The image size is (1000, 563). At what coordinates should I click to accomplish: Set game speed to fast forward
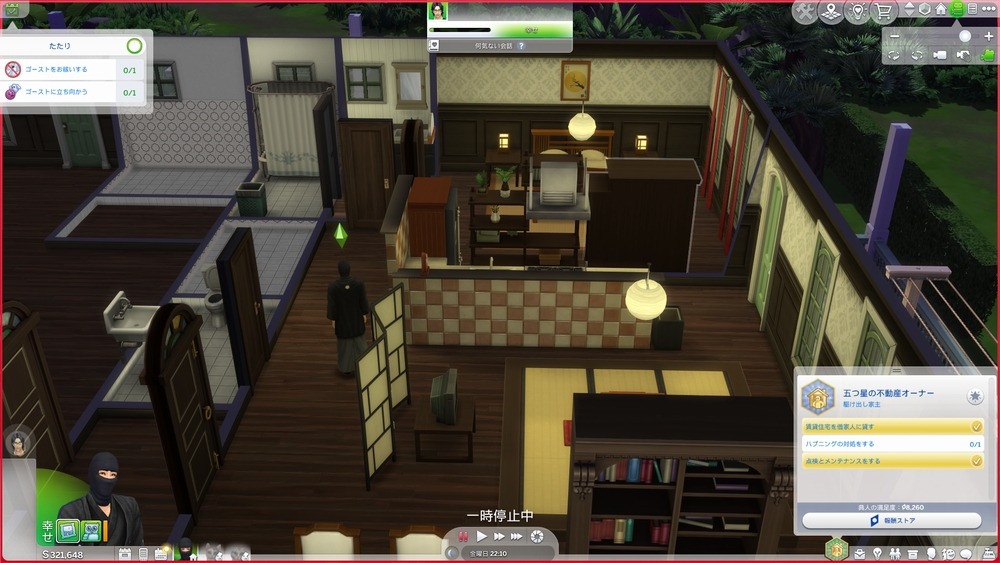[x=499, y=537]
